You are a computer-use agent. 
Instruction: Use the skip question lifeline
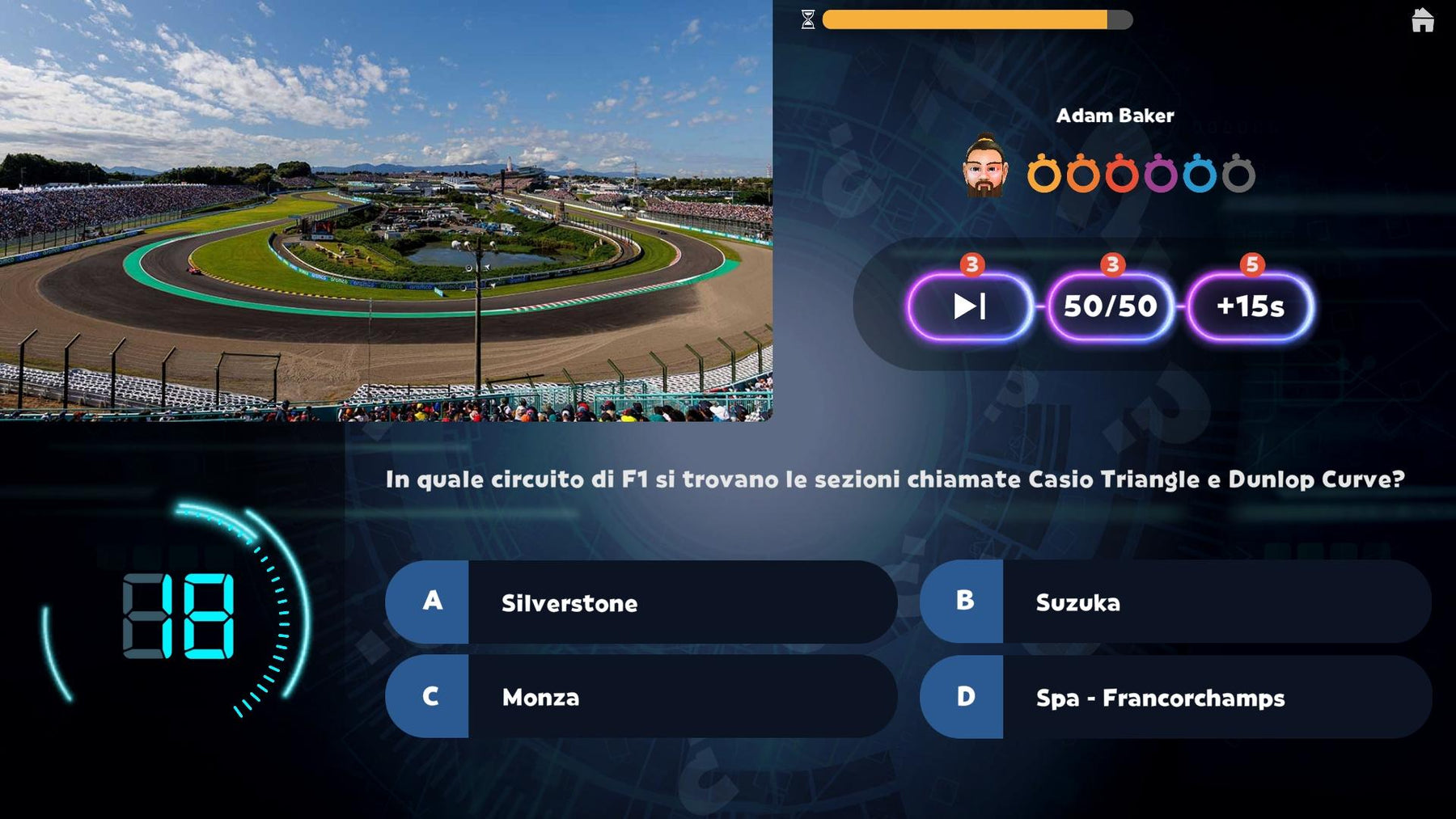tap(970, 306)
